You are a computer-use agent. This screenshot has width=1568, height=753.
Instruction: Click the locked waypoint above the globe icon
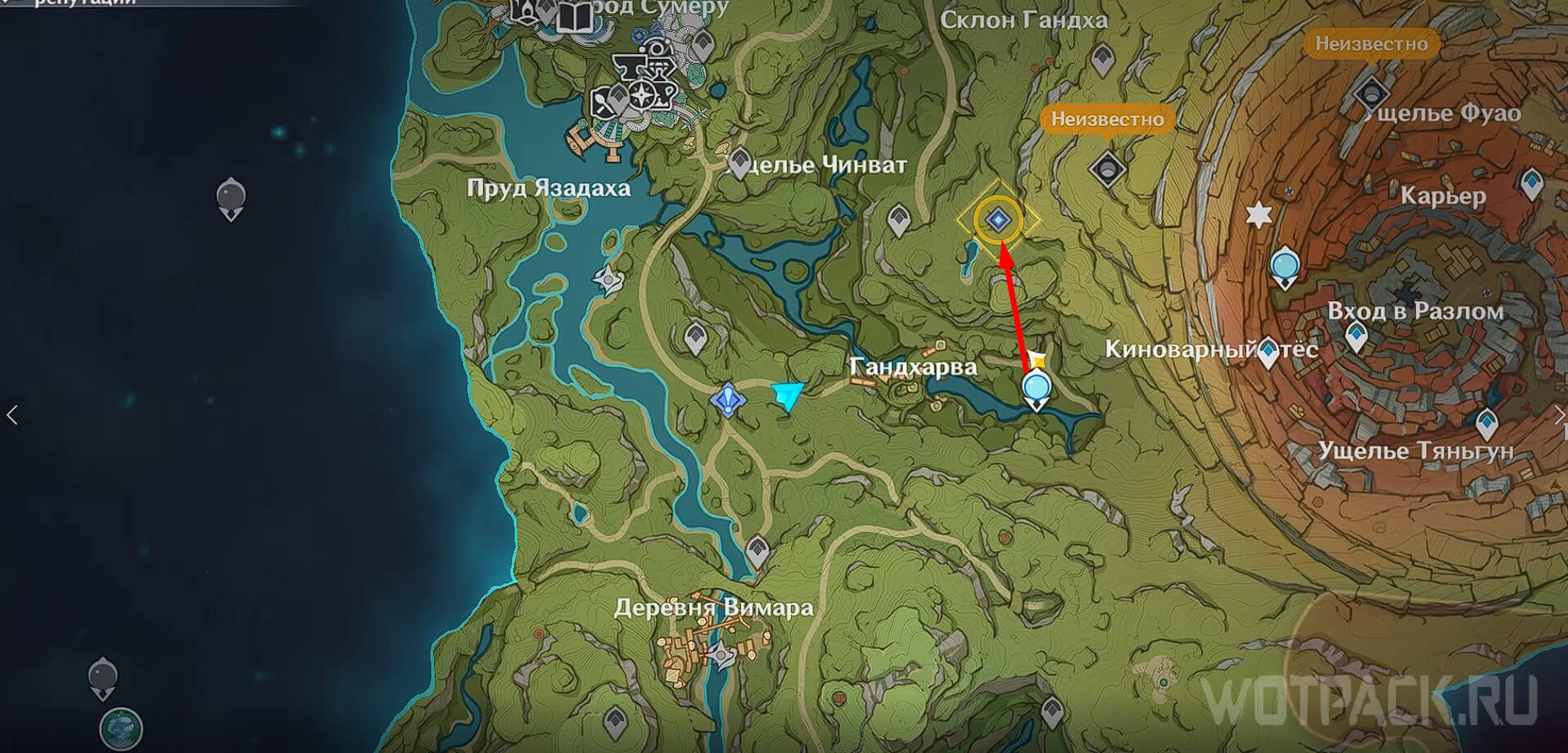point(102,678)
